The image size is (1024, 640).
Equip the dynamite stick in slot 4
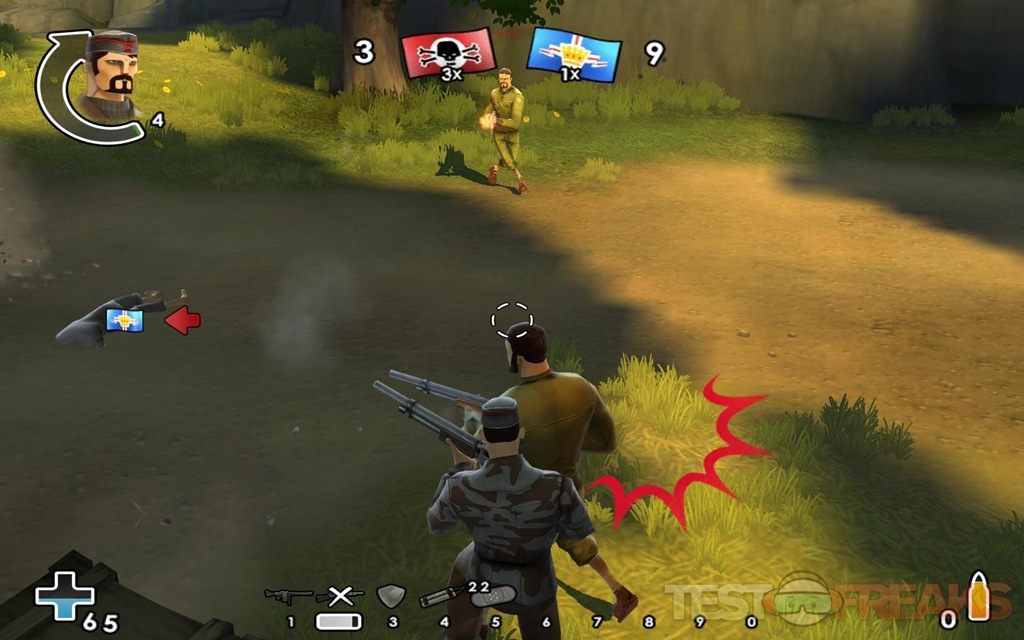click(x=441, y=598)
